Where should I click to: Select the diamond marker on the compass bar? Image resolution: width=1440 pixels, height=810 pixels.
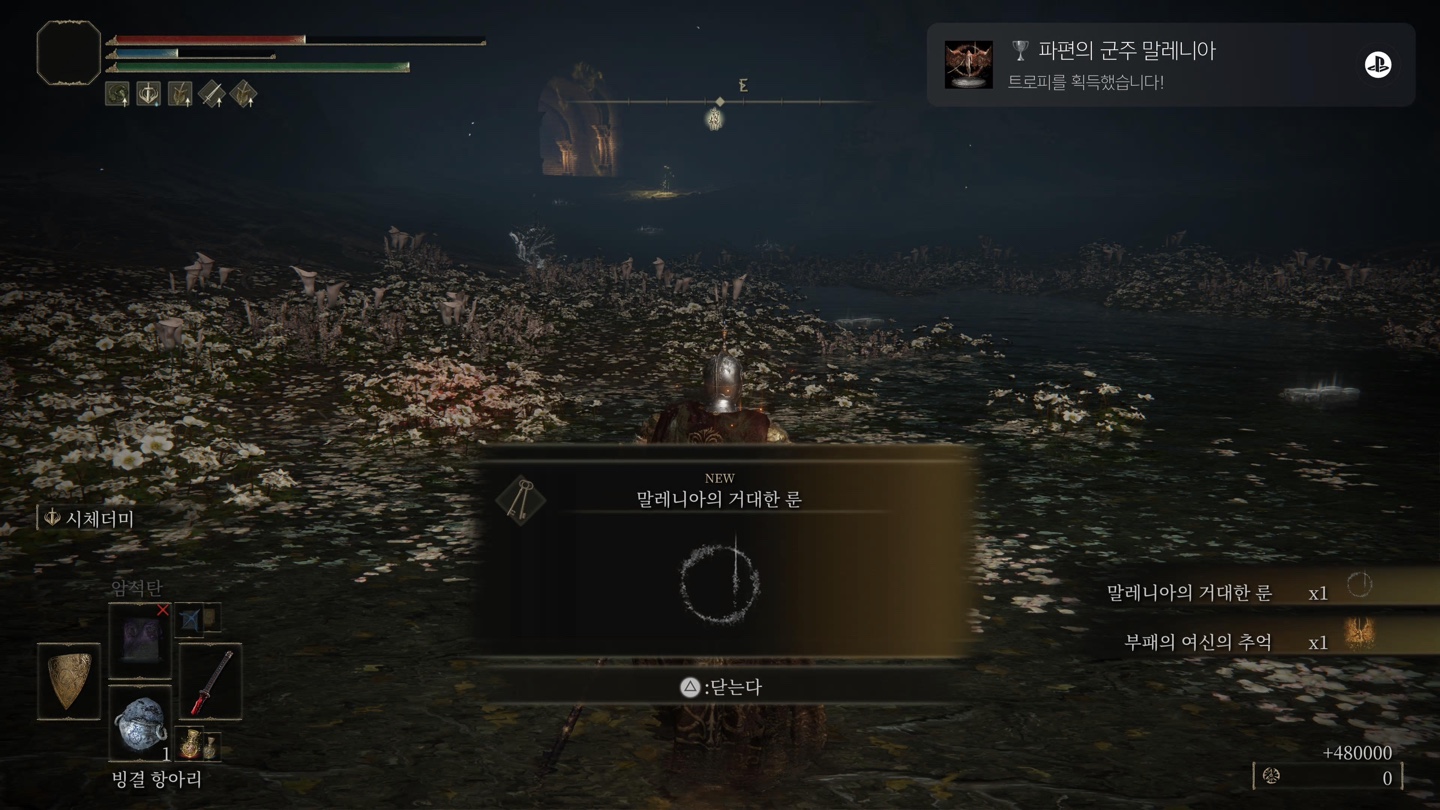pos(718,100)
